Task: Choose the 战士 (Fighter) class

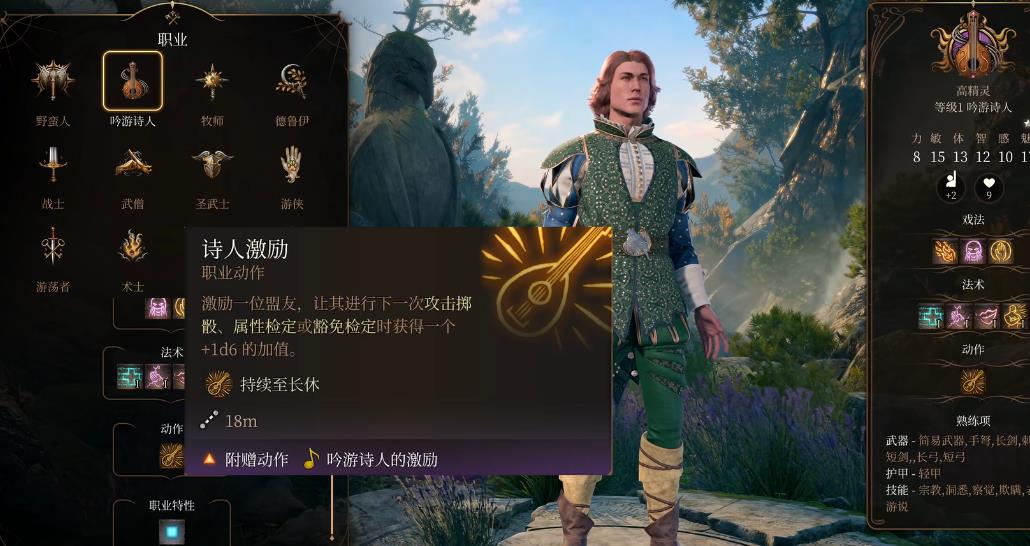Action: tap(52, 164)
